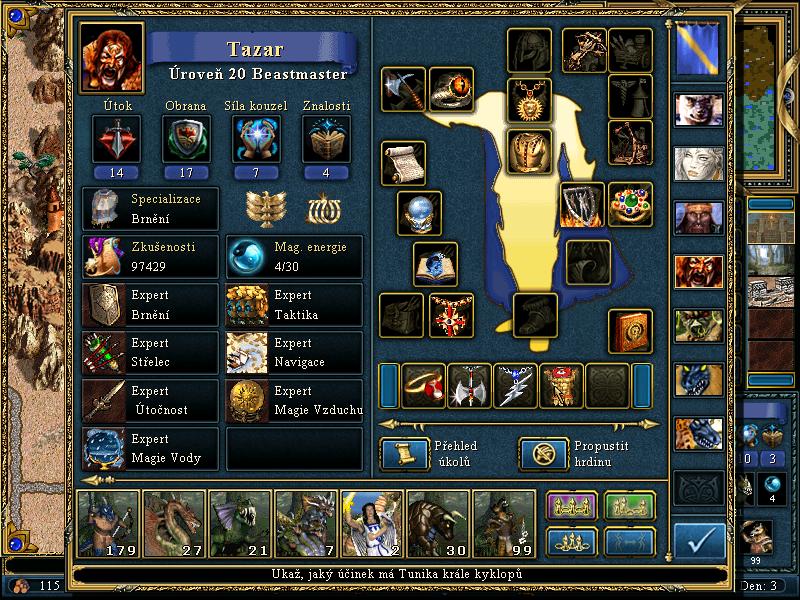Screen dimensions: 800x600
Task: View the Specializace Brnění entry
Action: point(150,209)
